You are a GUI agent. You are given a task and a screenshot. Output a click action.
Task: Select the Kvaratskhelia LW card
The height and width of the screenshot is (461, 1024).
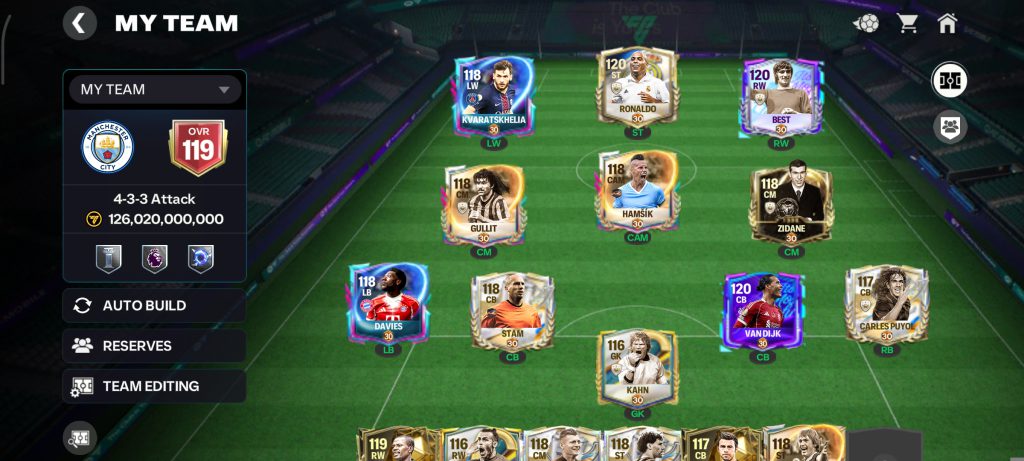coord(493,95)
